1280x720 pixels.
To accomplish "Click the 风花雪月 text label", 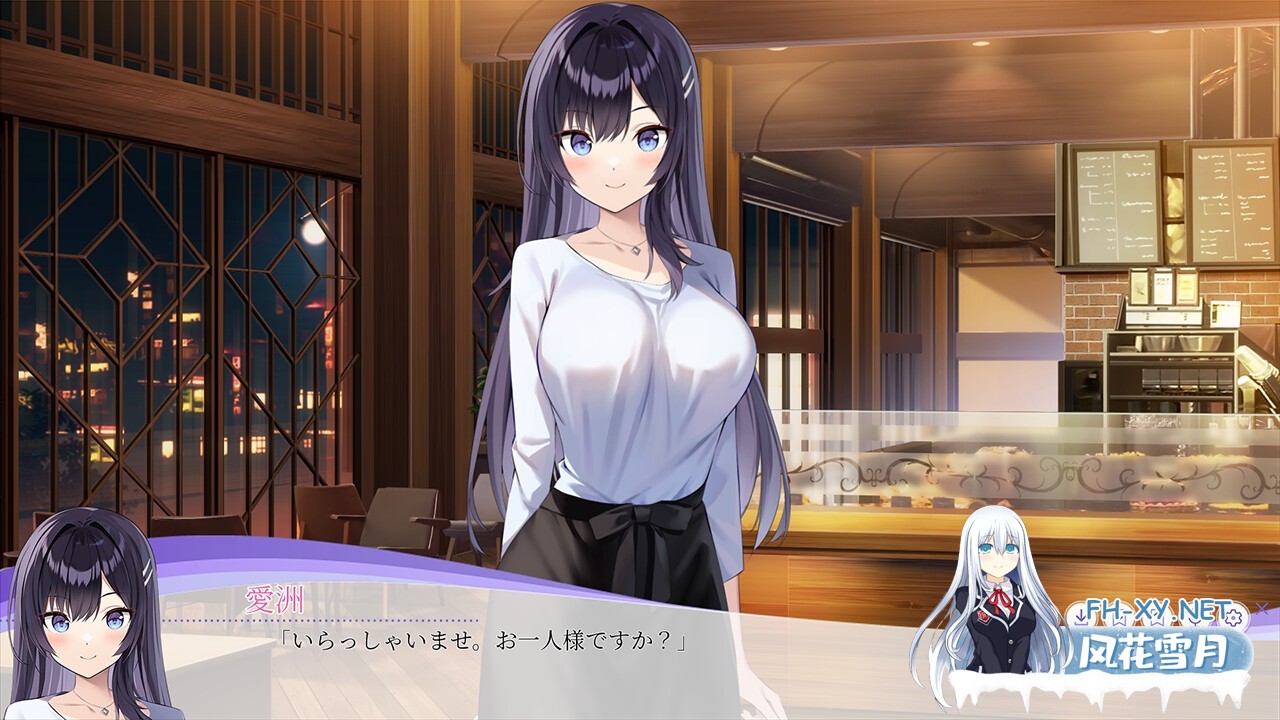I will click(x=1155, y=652).
